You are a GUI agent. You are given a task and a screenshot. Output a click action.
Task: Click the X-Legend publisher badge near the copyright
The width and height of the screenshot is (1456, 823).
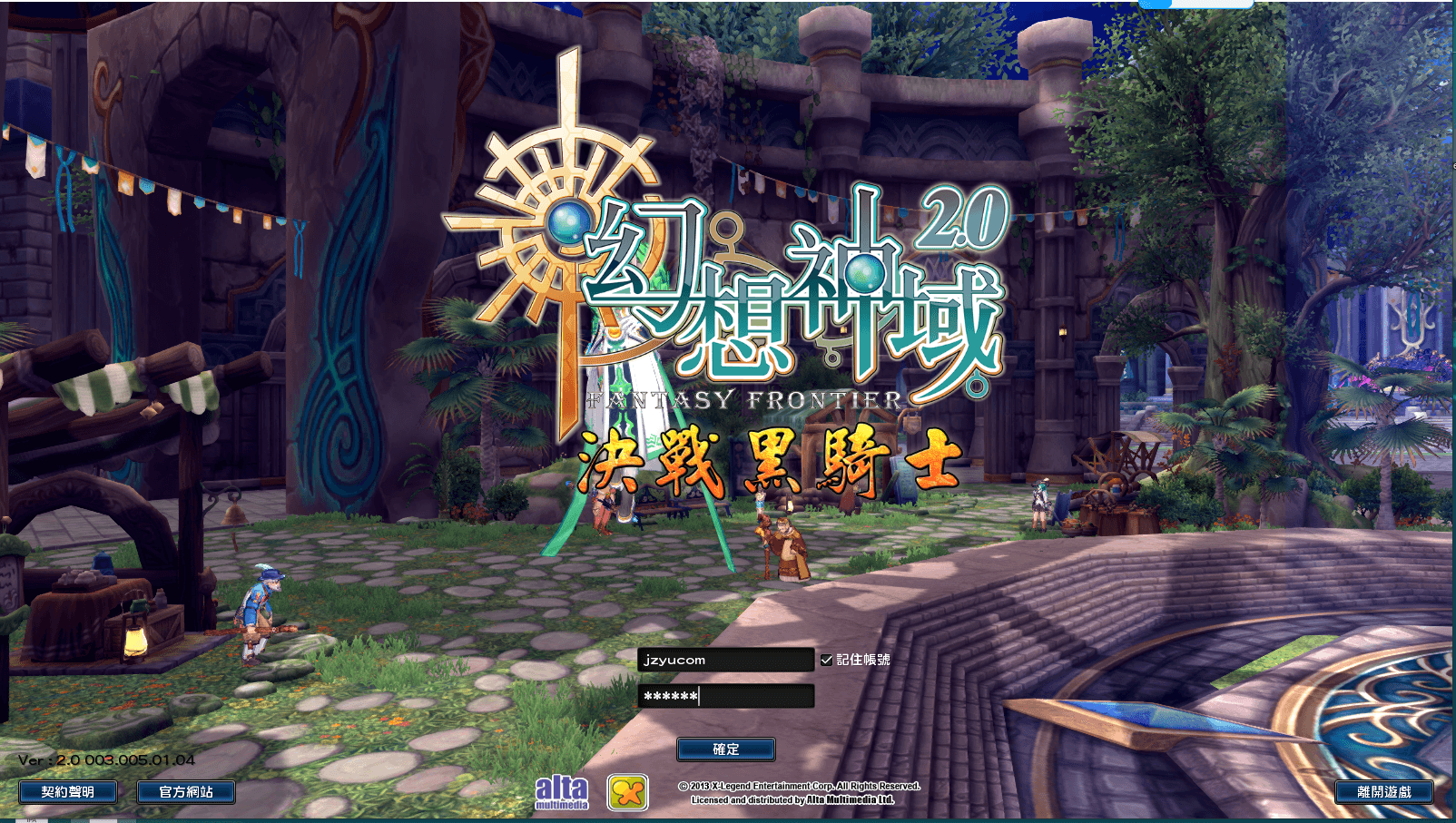coord(628,792)
